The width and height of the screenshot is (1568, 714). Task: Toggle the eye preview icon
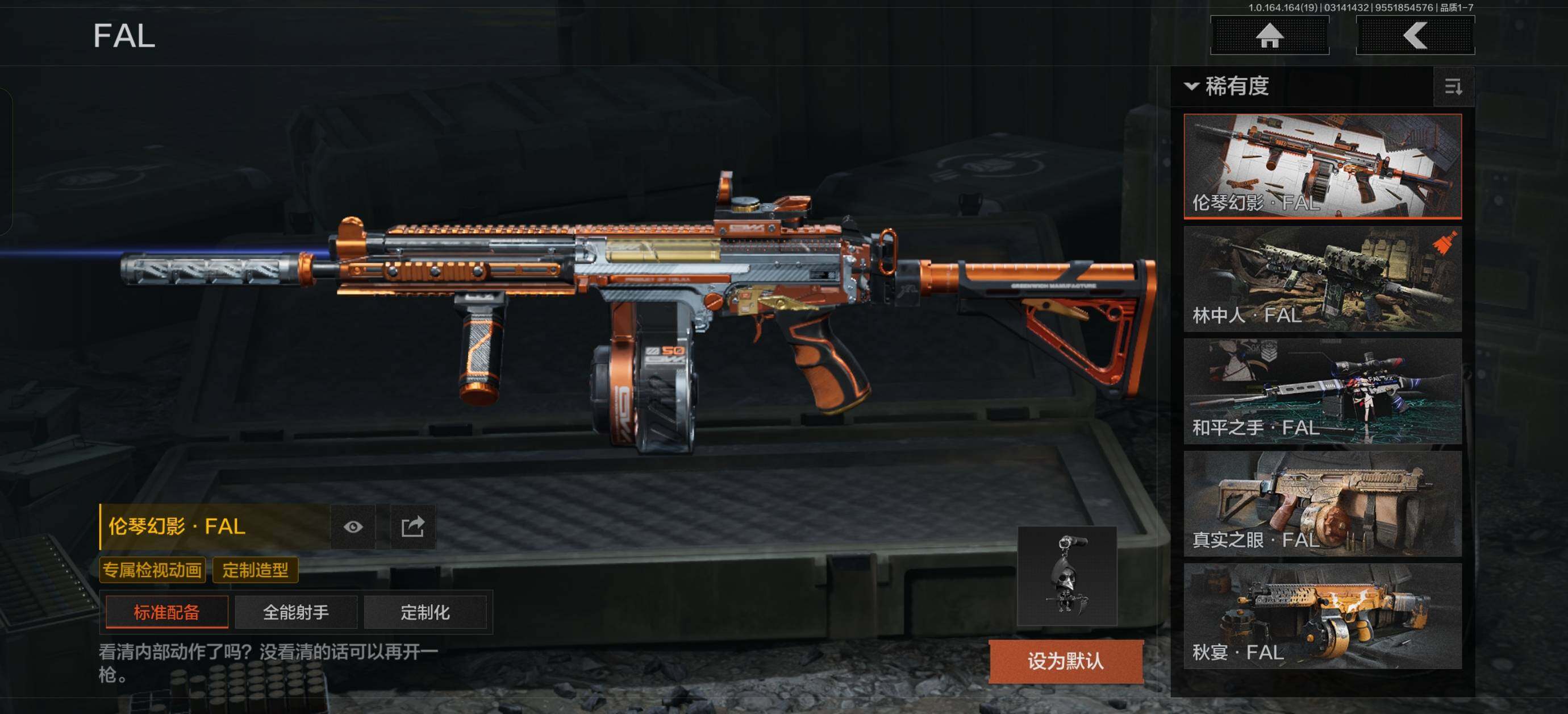(353, 526)
